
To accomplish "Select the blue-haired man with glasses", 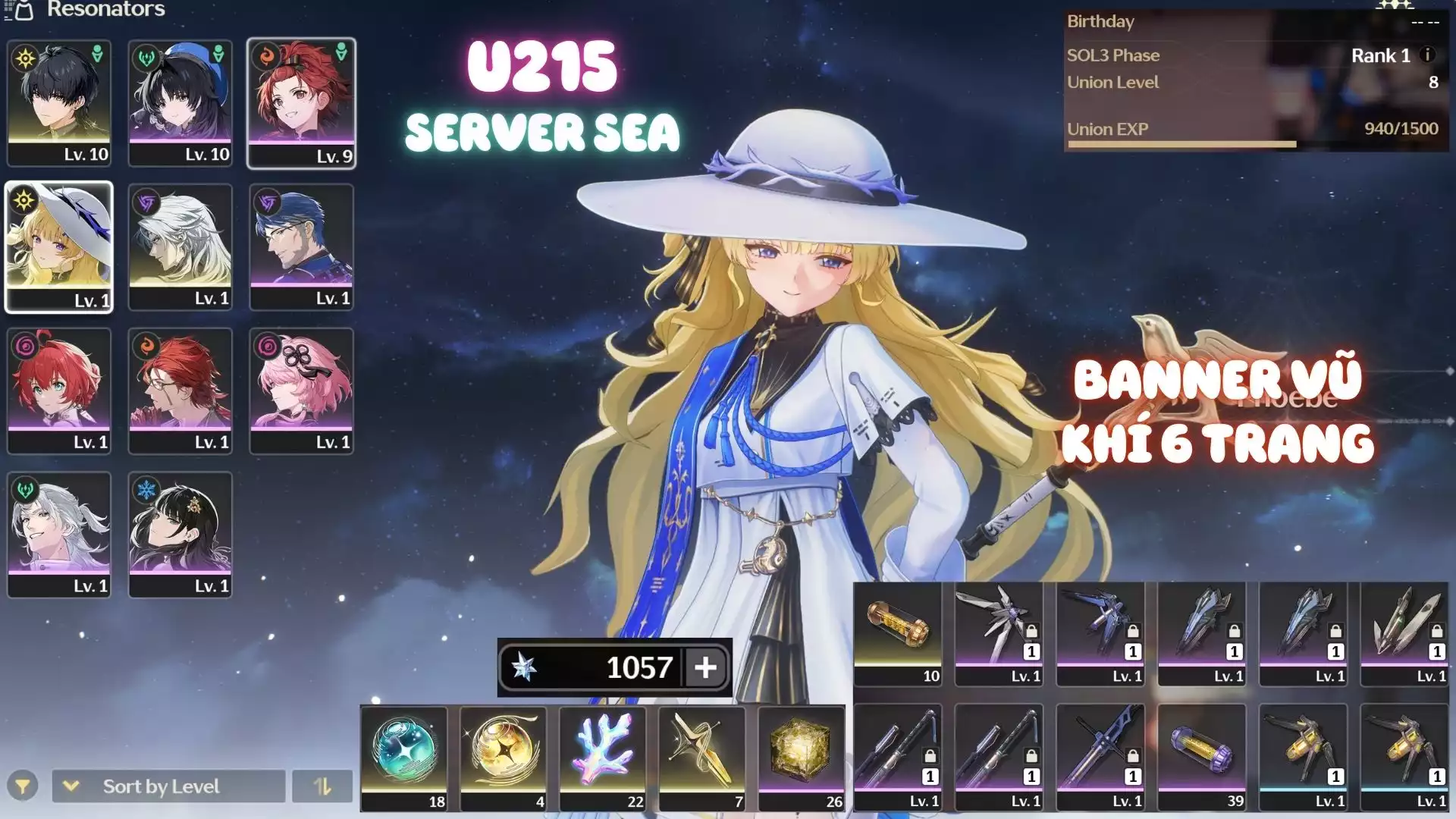I will [x=301, y=246].
